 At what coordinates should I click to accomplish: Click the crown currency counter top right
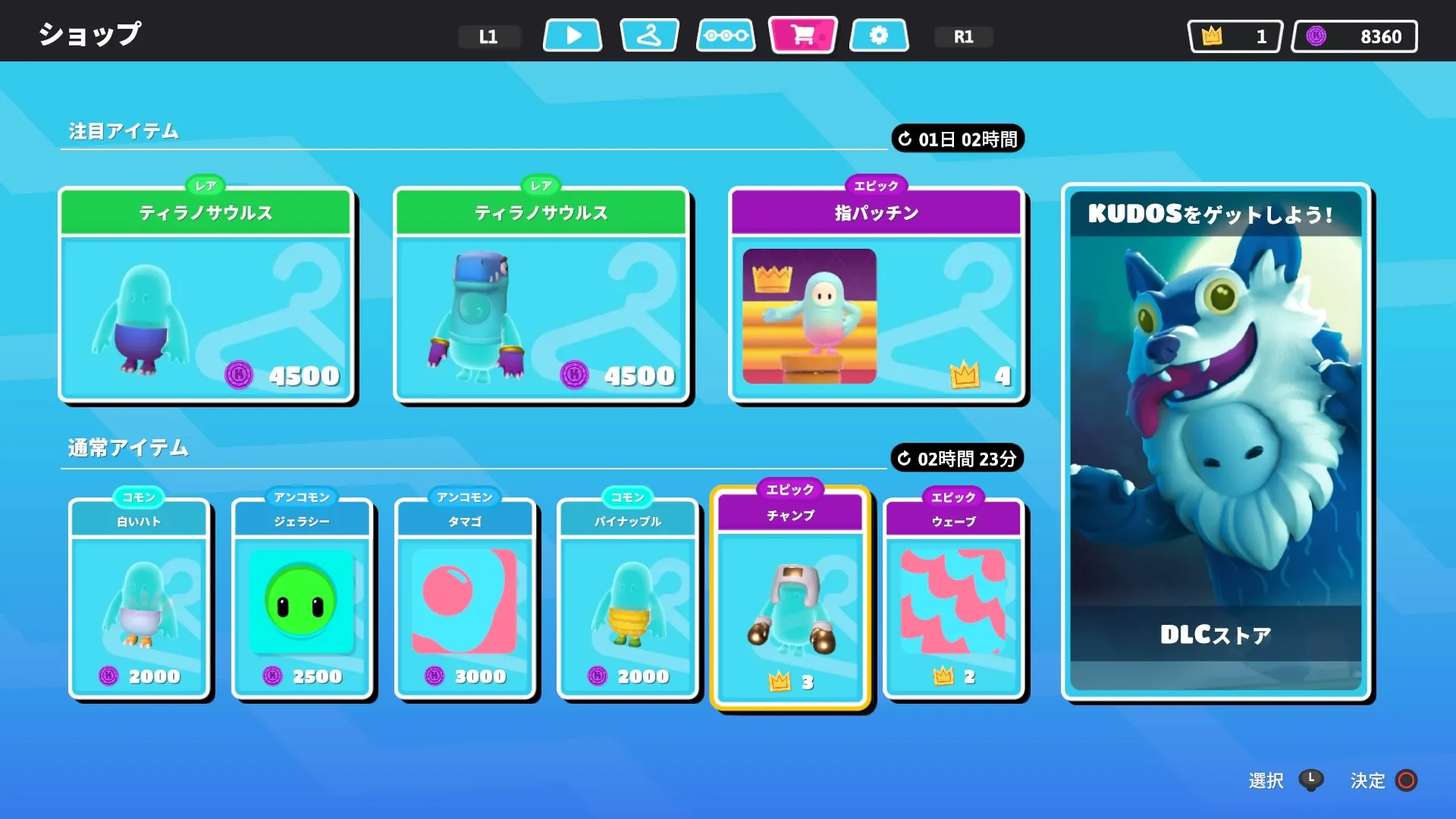click(1235, 36)
